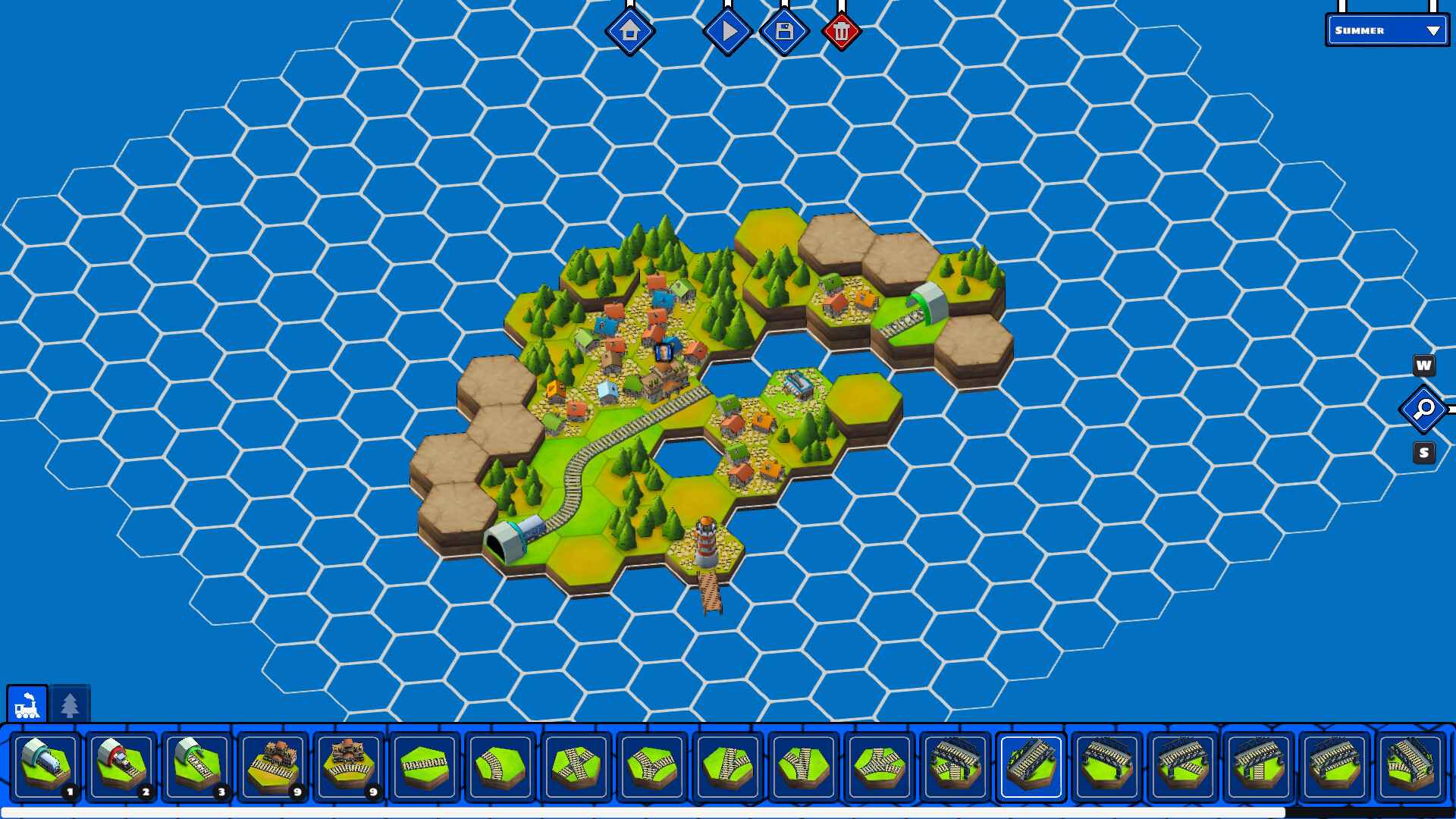Open the Summer season dropdown

click(1386, 31)
